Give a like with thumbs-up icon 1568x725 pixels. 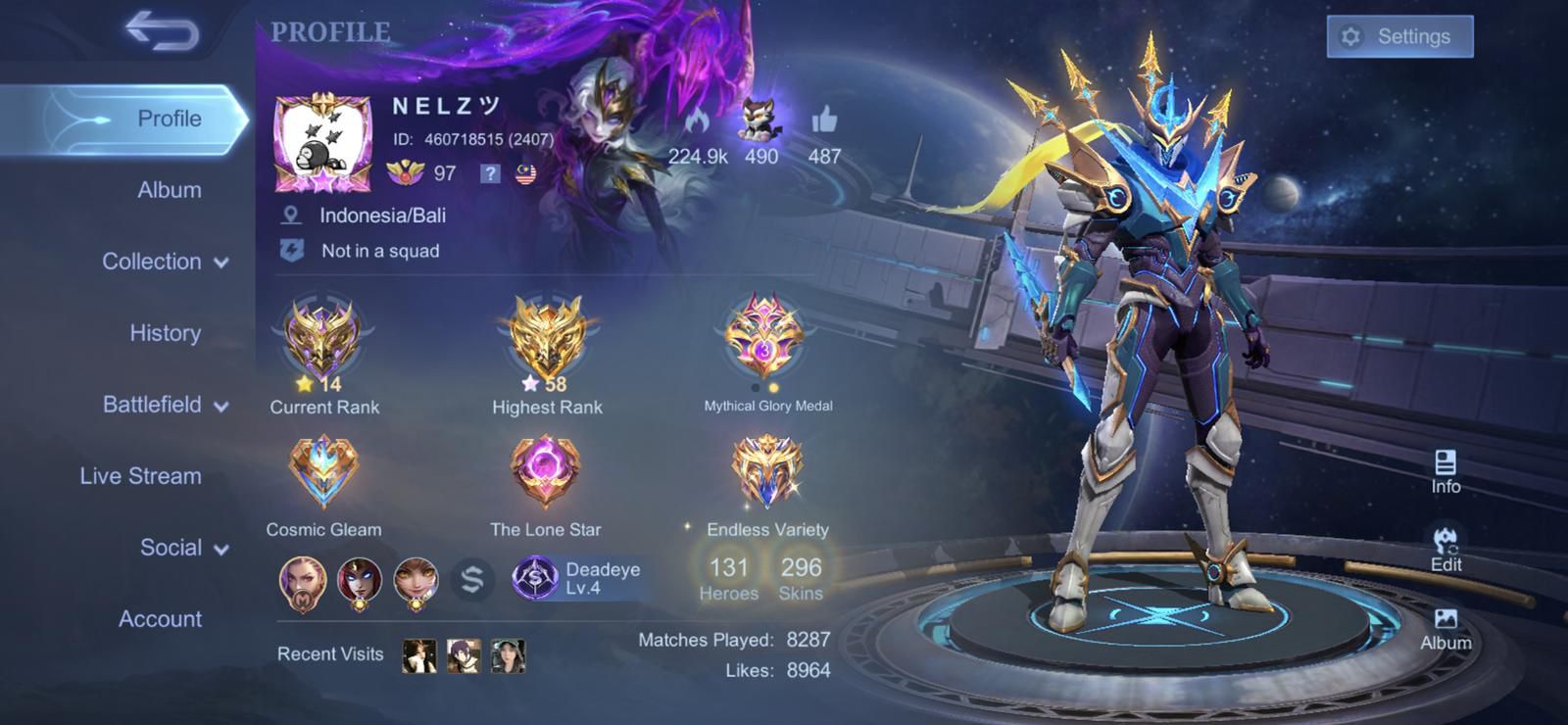click(x=824, y=121)
